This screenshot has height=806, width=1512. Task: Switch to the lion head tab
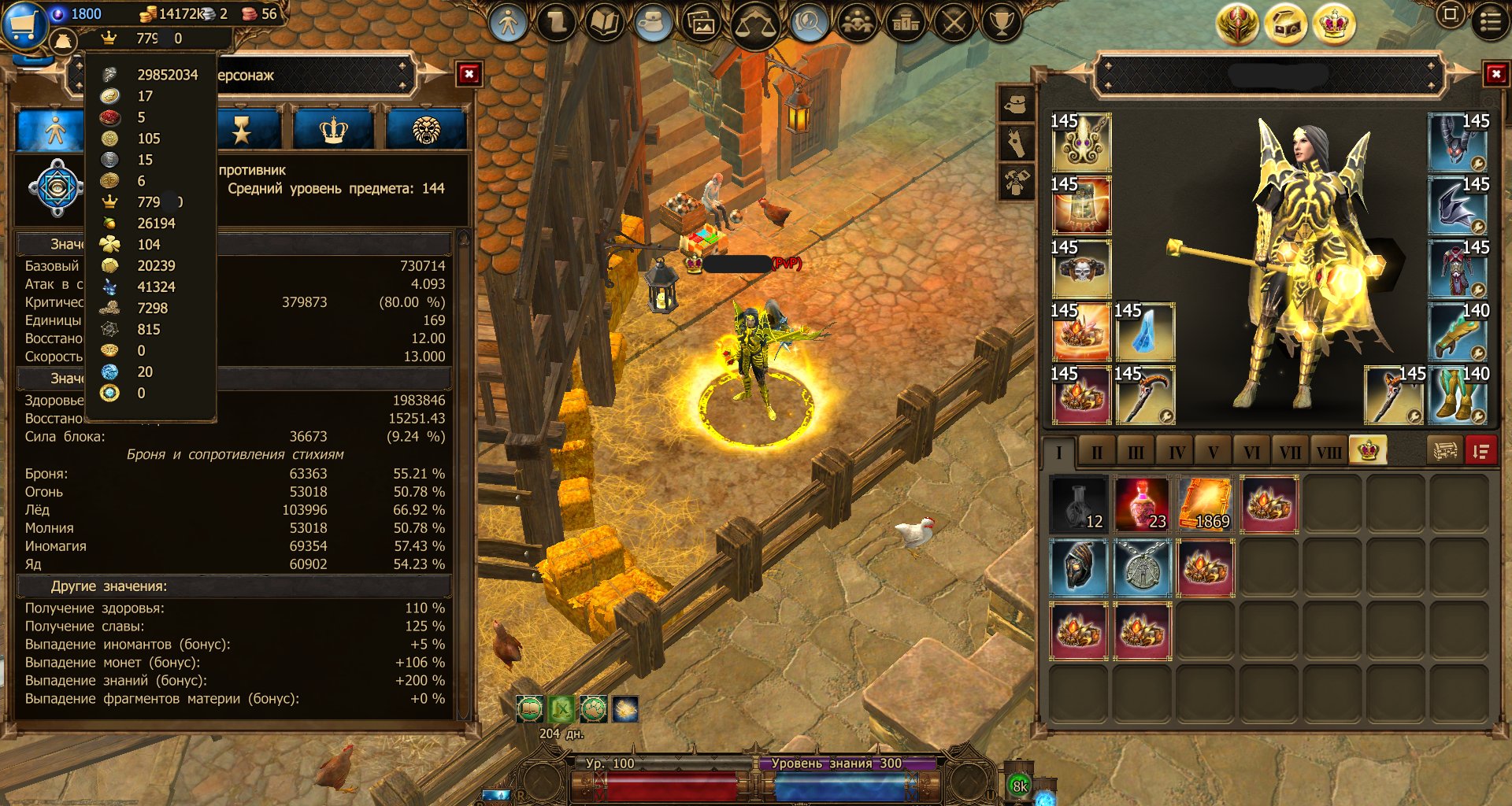tap(426, 130)
